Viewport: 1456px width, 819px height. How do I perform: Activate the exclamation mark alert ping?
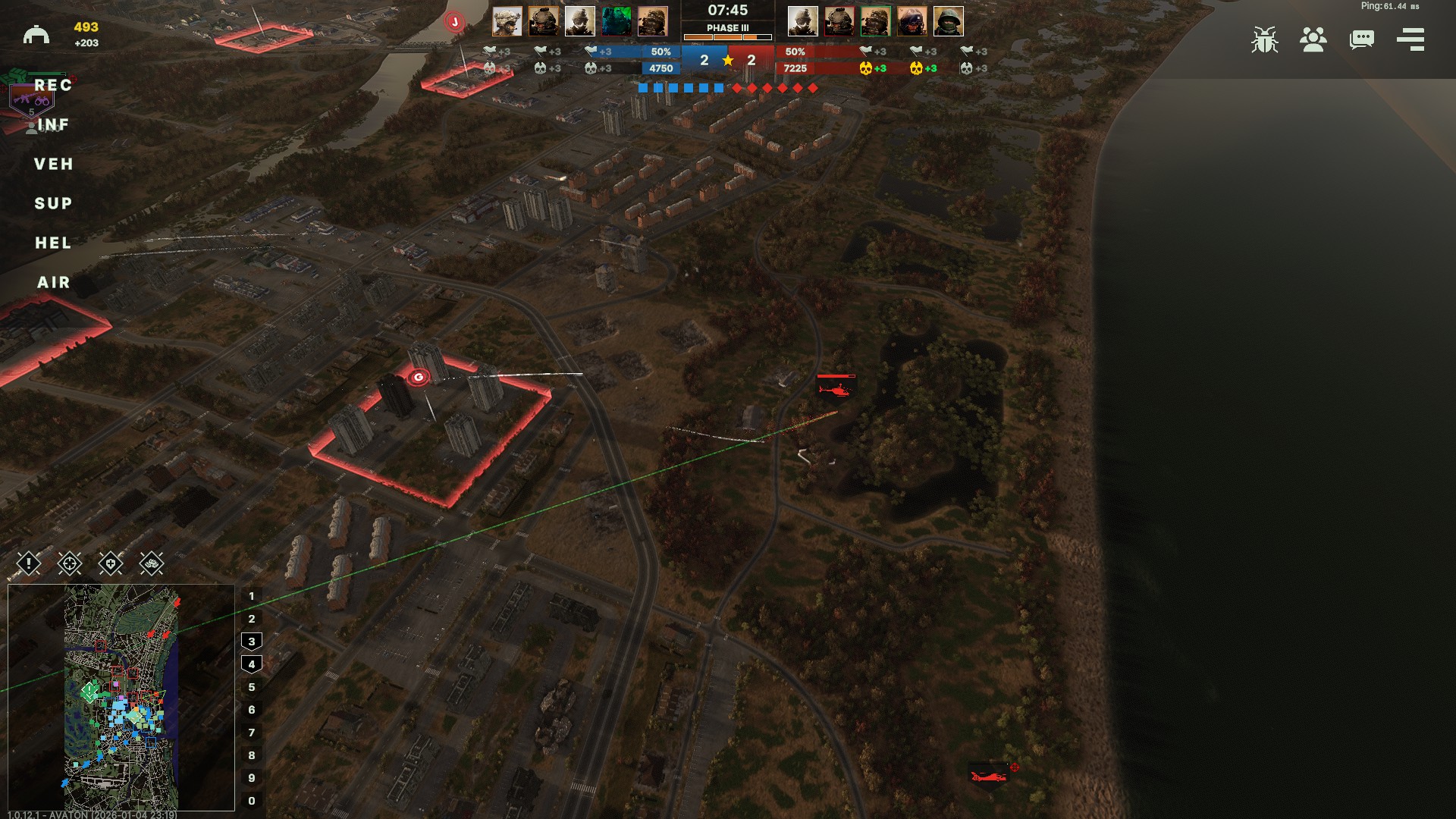[x=29, y=563]
